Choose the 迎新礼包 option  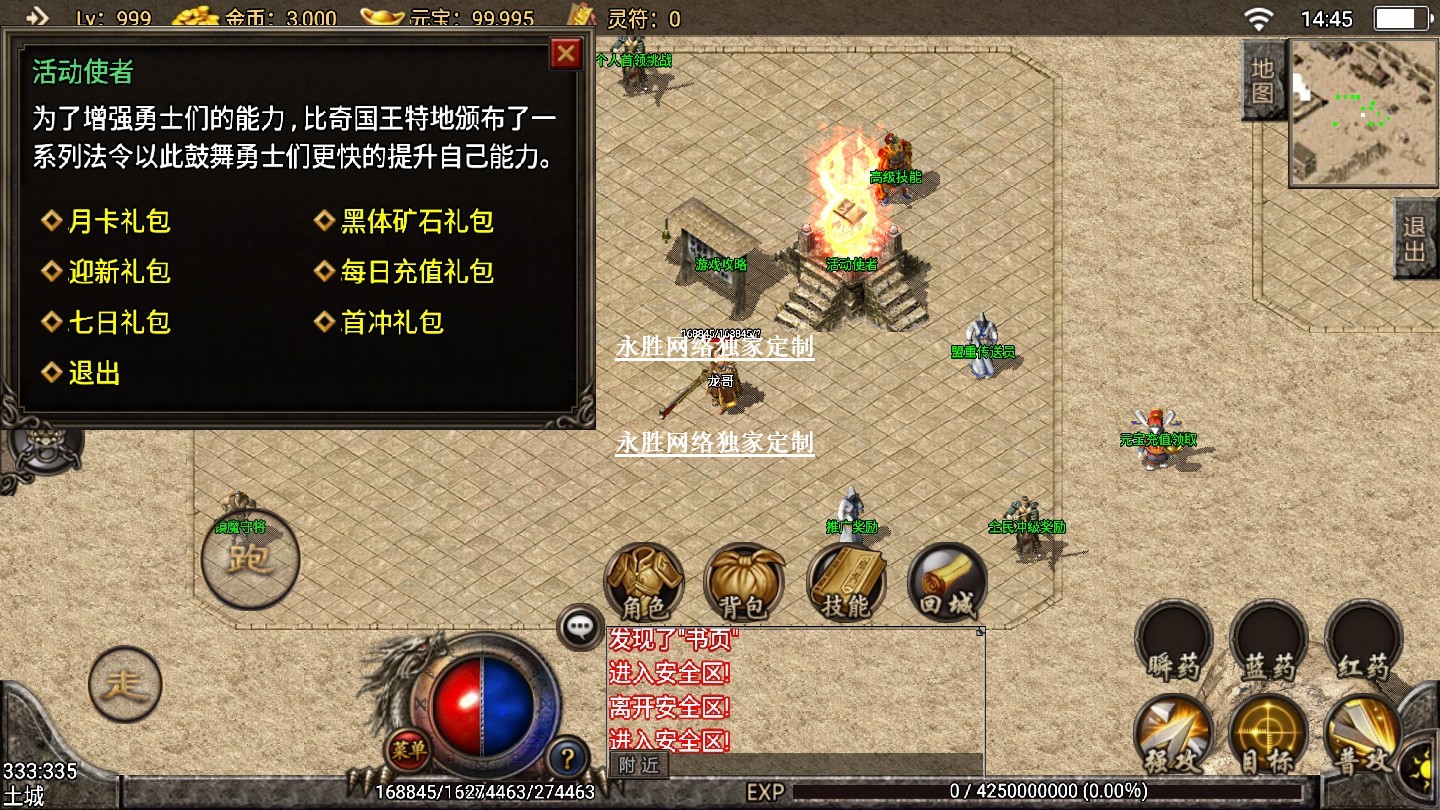[118, 272]
